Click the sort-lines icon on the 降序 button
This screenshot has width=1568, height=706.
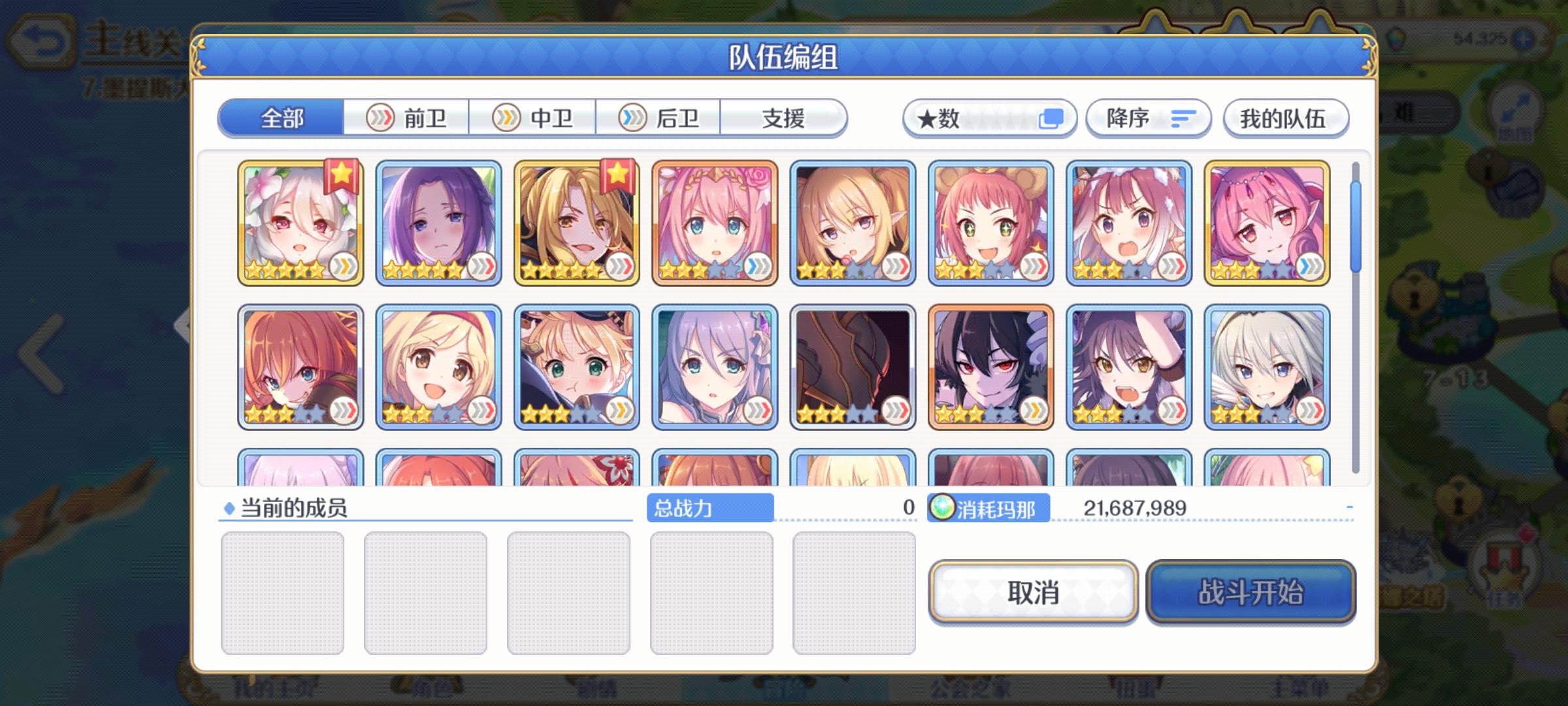(1184, 118)
